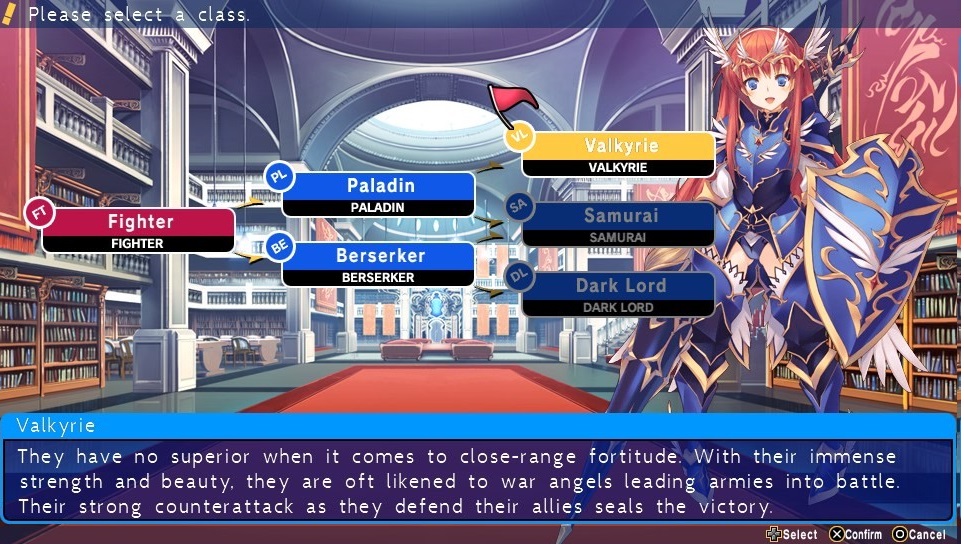Pick the Berserker class
964x544 pixels.
point(379,264)
